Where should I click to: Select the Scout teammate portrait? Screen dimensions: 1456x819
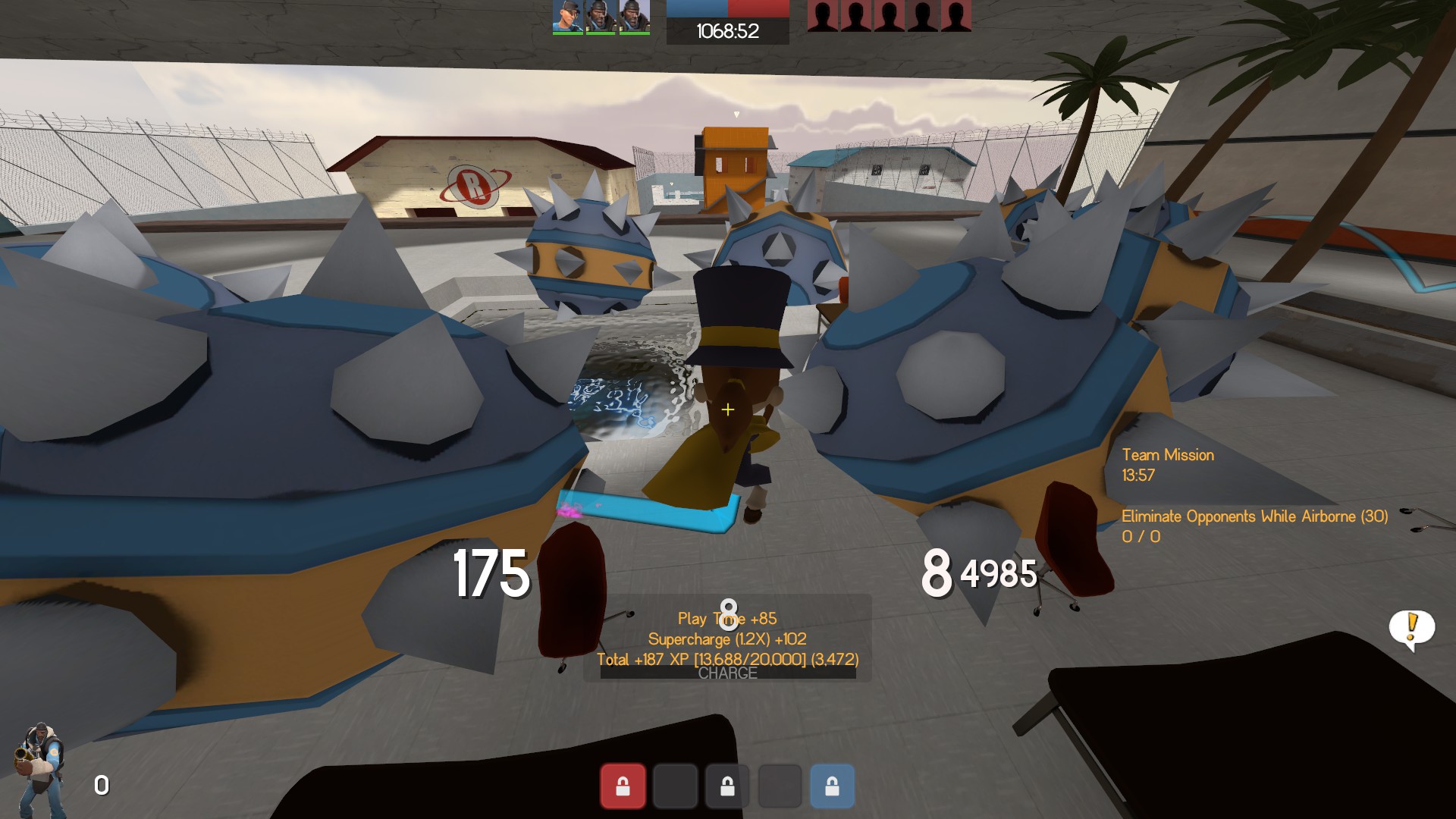click(x=568, y=17)
